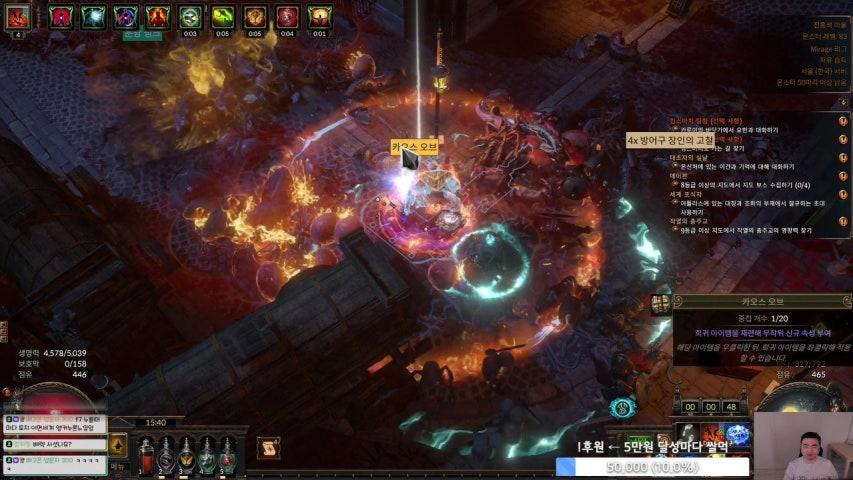
Task: Open the stream donation goal bar
Action: 652,467
